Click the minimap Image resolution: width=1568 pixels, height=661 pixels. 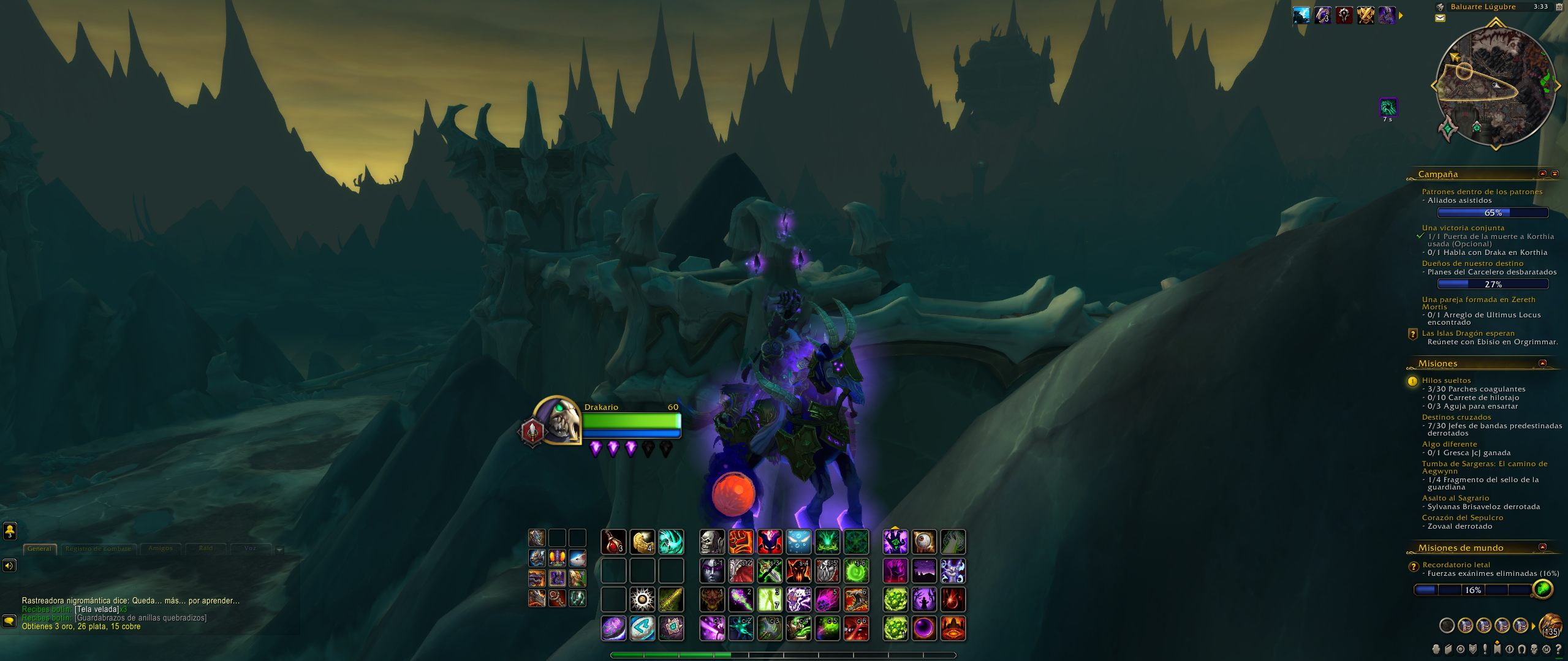[x=1495, y=86]
